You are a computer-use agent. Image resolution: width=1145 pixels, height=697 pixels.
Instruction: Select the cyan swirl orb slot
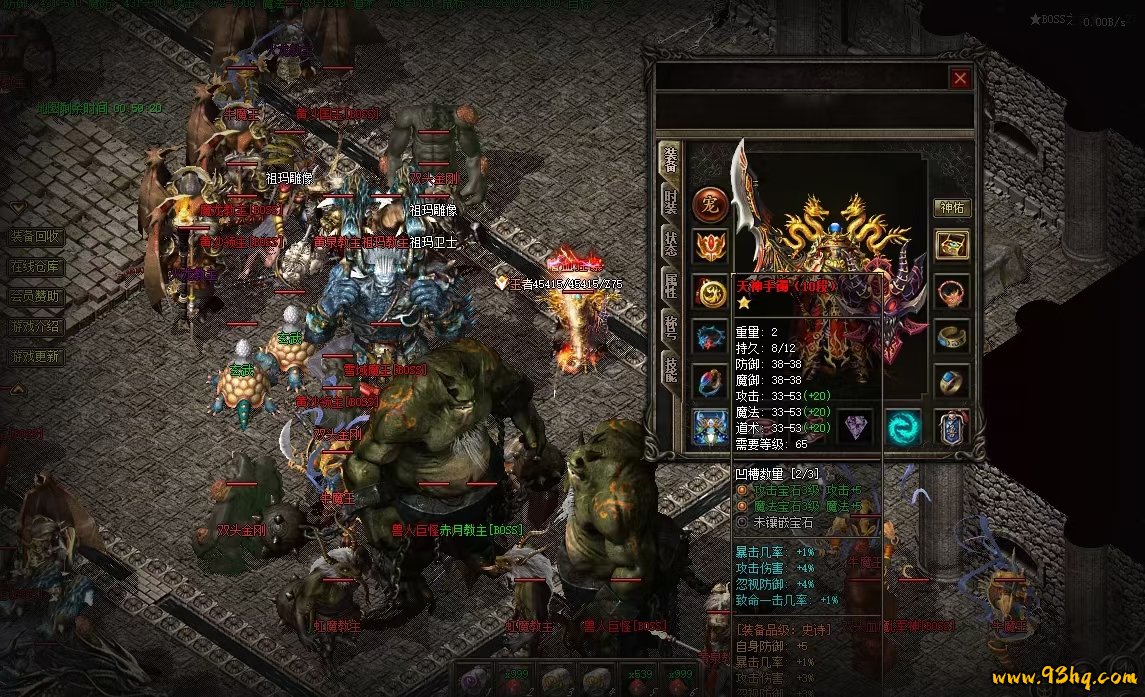[904, 427]
